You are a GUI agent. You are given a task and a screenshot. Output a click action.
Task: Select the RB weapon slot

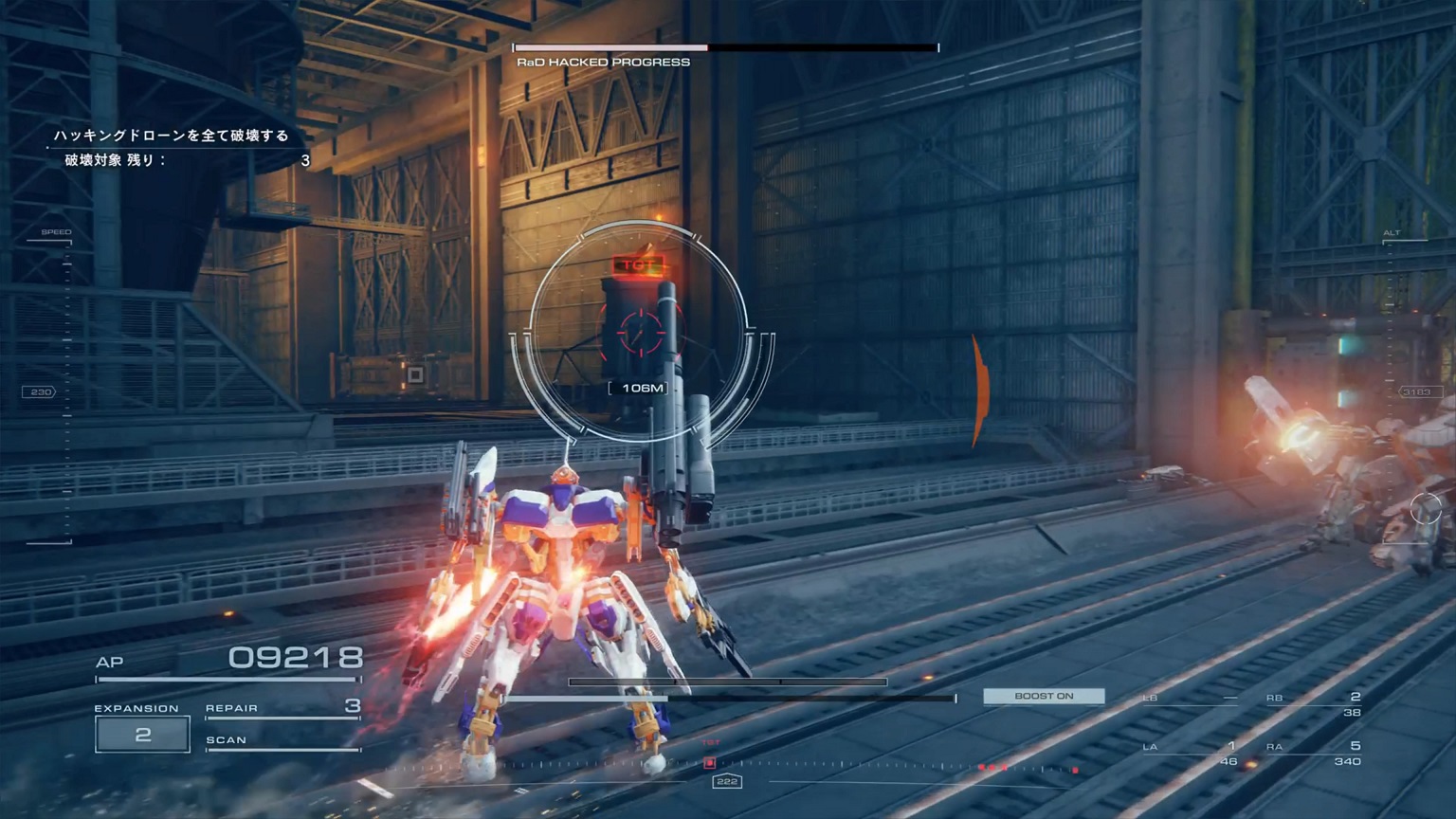[1315, 703]
